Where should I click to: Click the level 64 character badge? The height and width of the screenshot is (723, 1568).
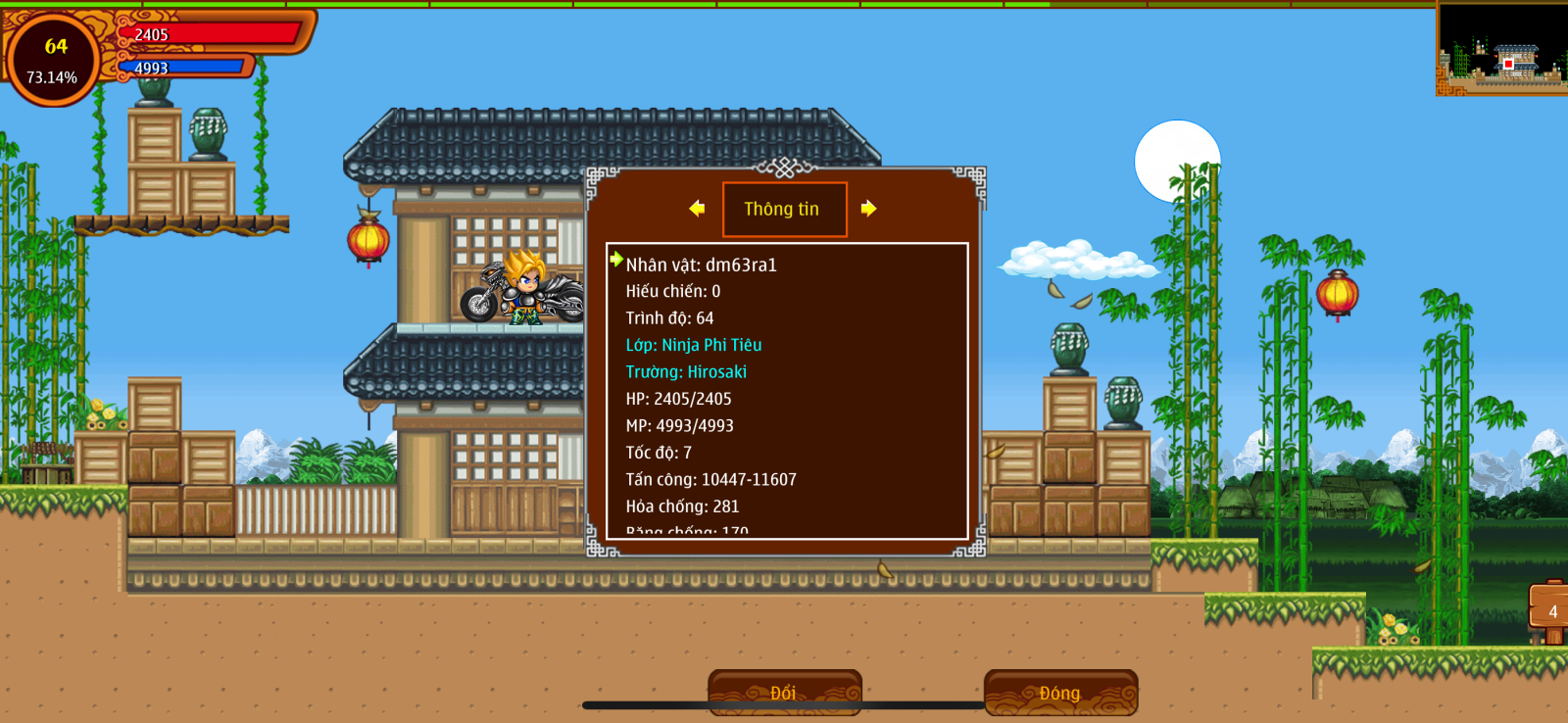click(x=54, y=59)
